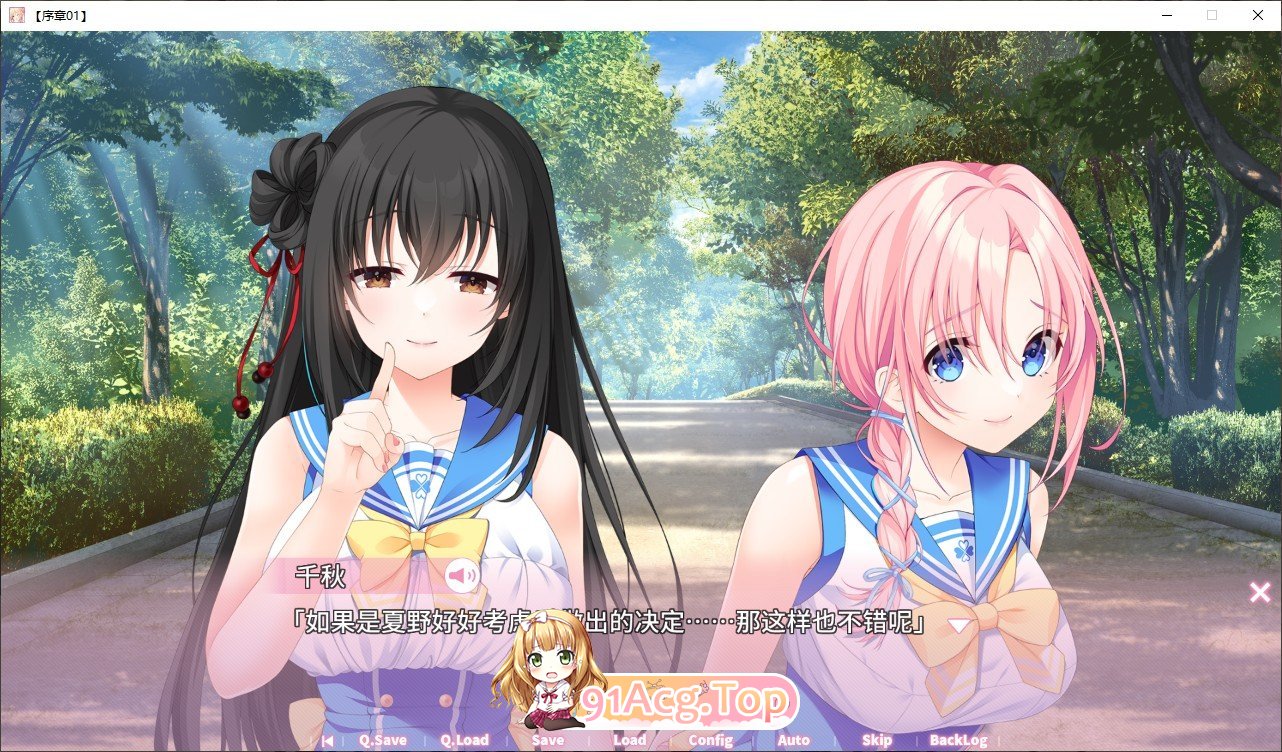Image resolution: width=1282 pixels, height=752 pixels.
Task: Hide the dialogue box via the pink X icon
Action: coord(1259,591)
